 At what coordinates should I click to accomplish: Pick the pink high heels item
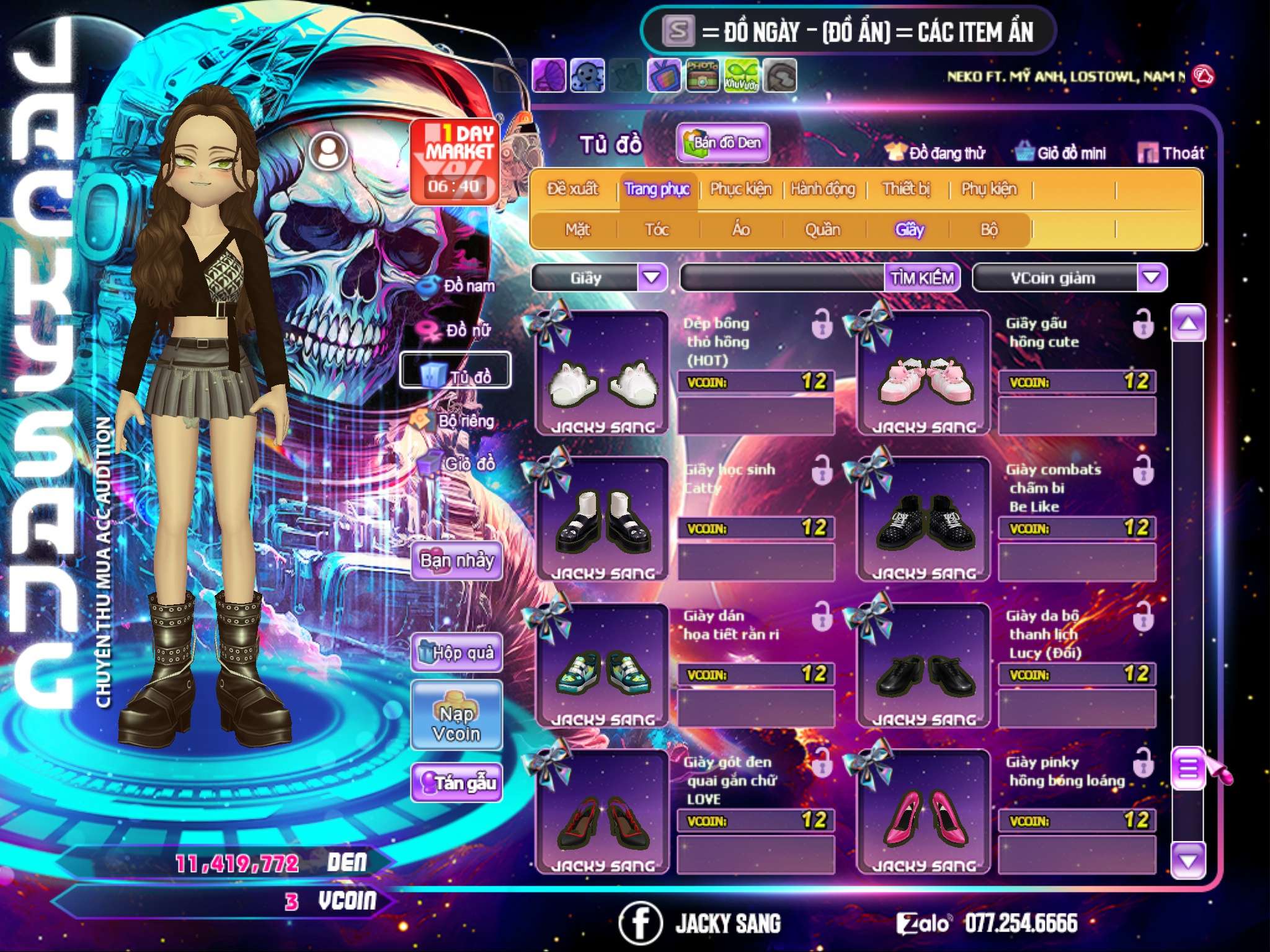coord(924,817)
